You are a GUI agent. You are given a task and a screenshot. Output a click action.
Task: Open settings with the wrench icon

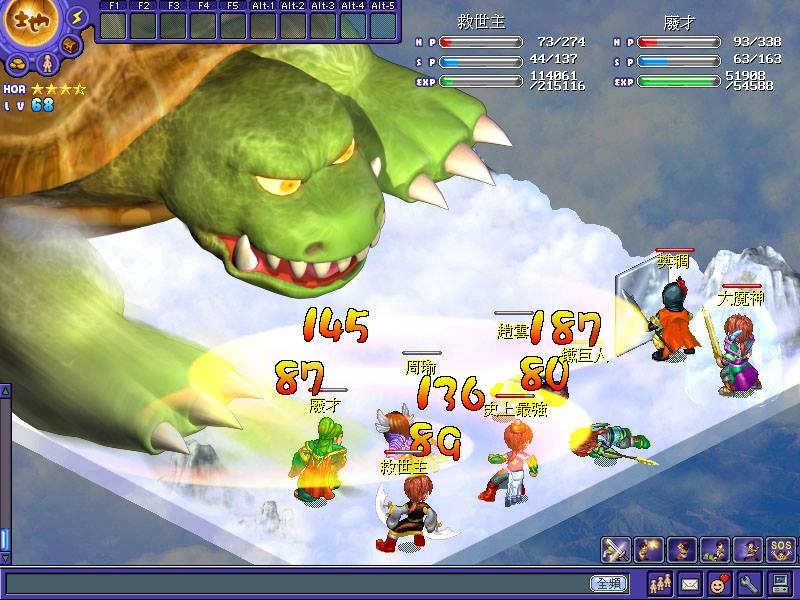pyautogui.click(x=749, y=582)
